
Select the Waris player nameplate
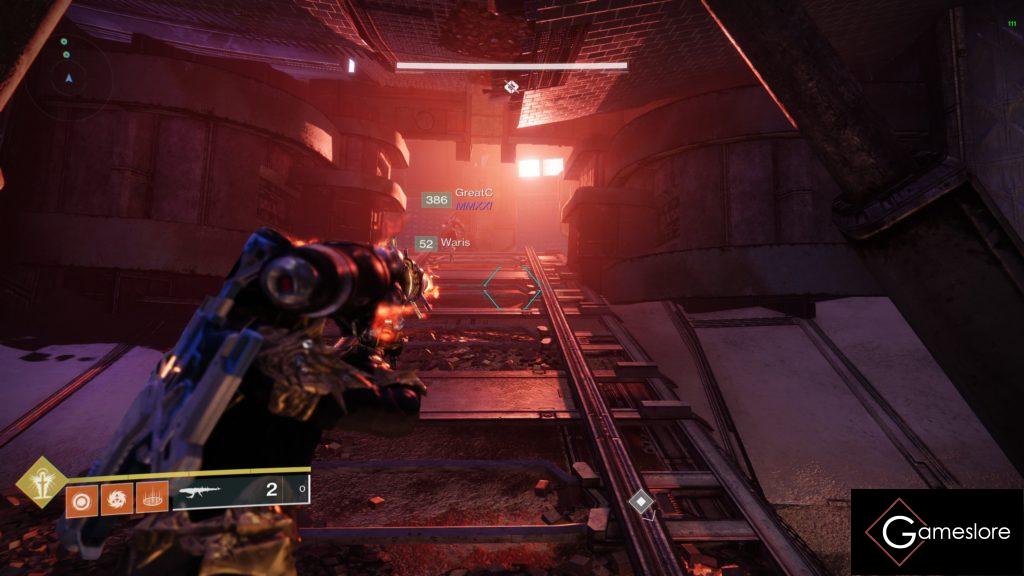tap(455, 243)
